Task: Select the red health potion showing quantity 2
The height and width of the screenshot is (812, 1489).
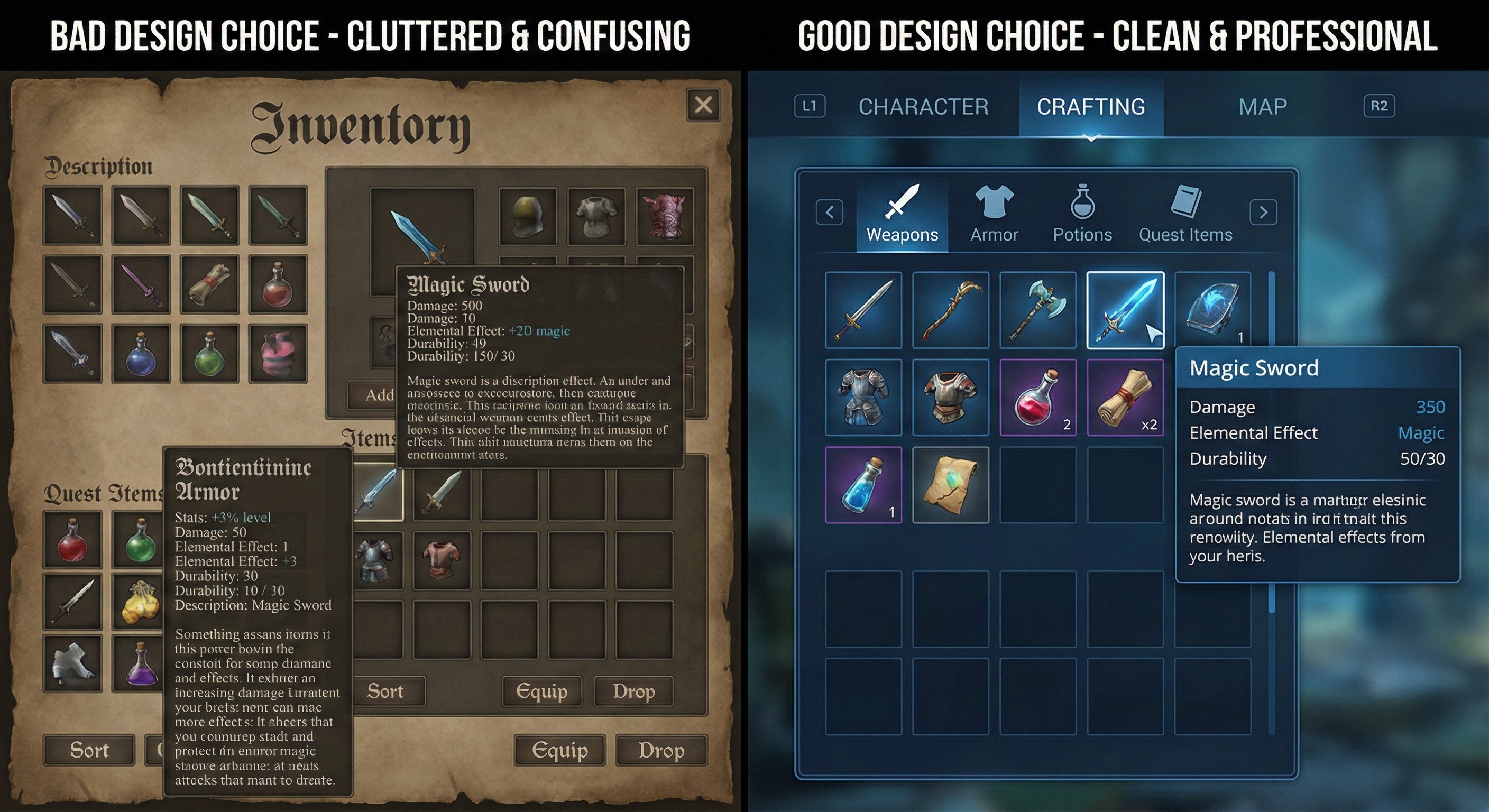Action: coord(1037,397)
